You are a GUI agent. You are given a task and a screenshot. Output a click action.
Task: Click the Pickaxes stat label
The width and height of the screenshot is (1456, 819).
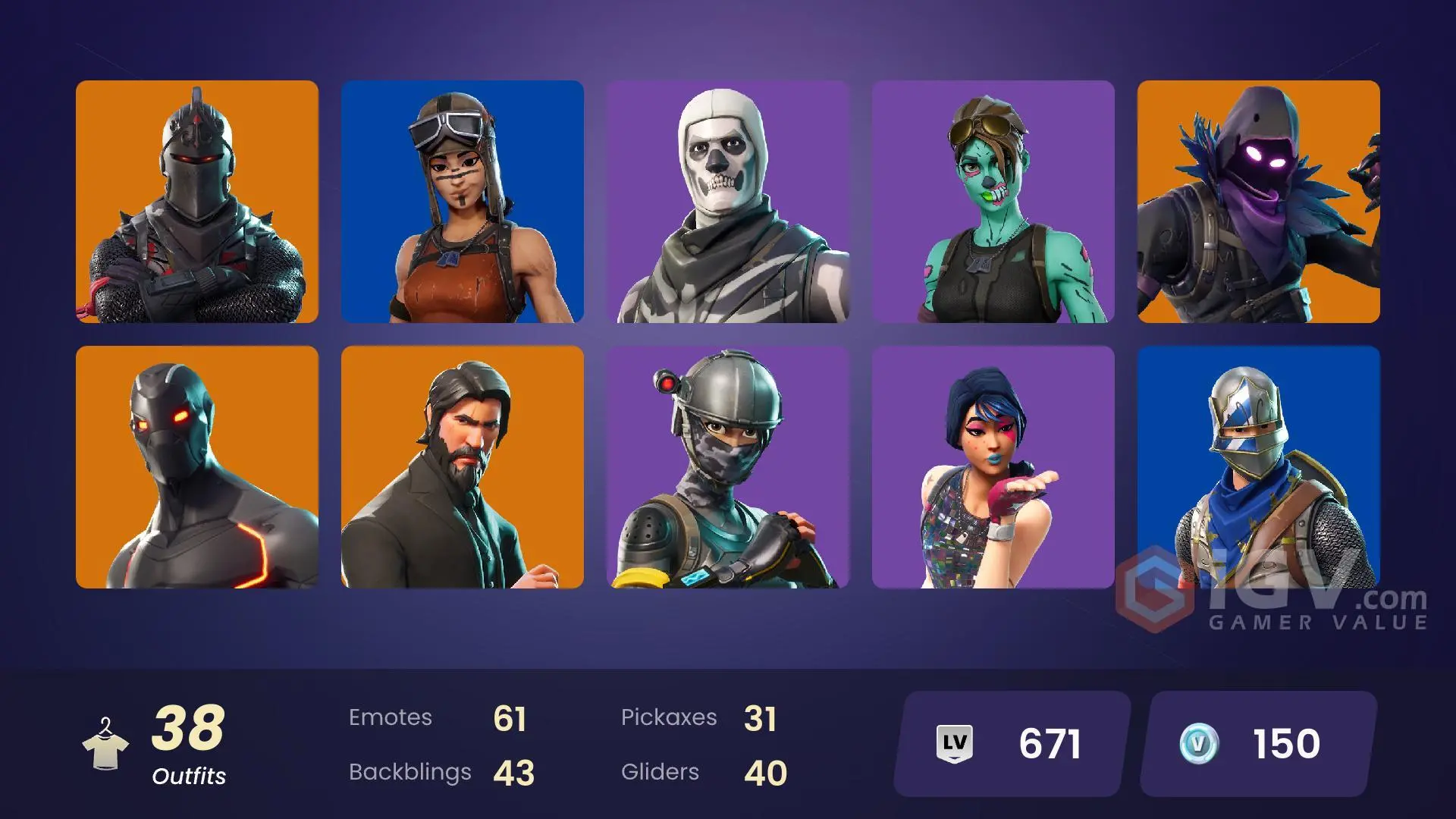(x=670, y=717)
